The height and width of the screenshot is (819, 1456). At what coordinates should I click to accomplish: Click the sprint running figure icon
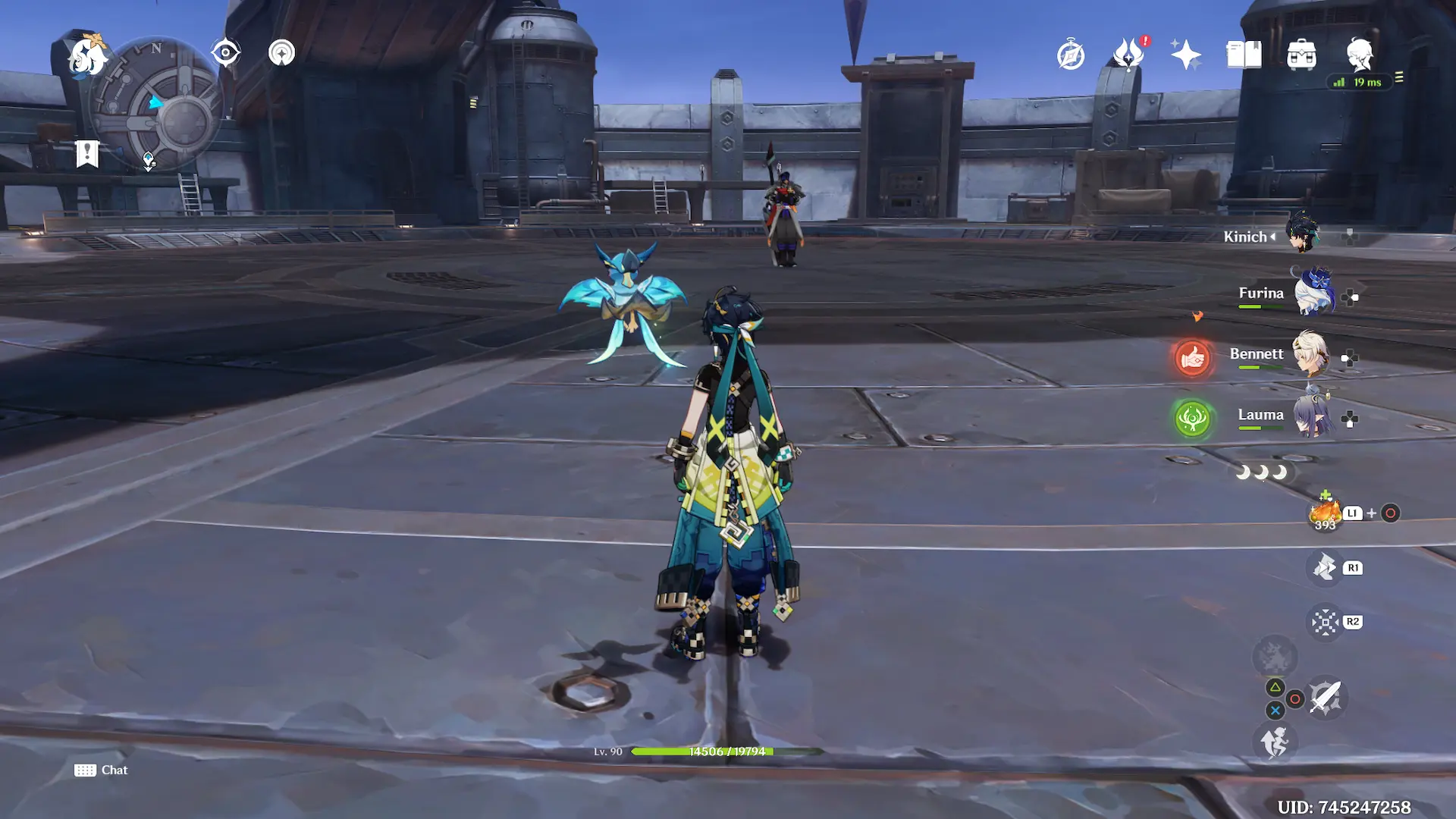click(1275, 742)
